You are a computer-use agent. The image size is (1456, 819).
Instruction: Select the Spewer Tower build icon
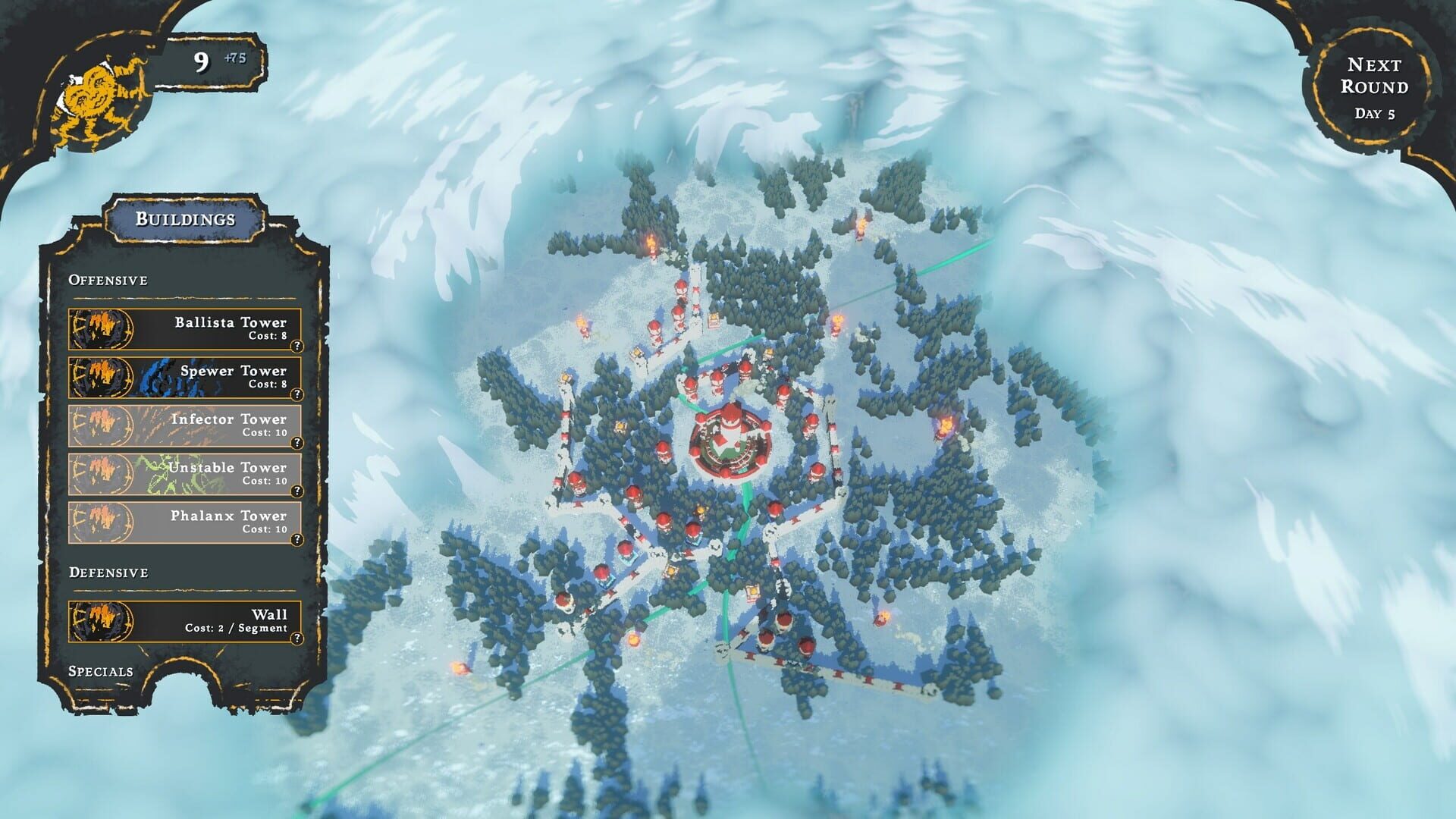coord(102,378)
